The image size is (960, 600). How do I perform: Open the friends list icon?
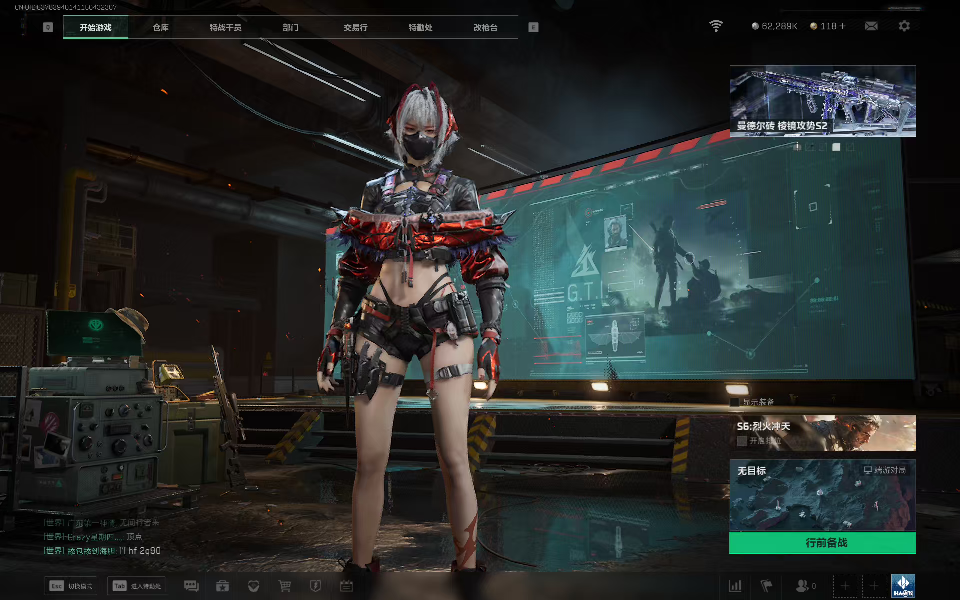pyautogui.click(x=805, y=586)
